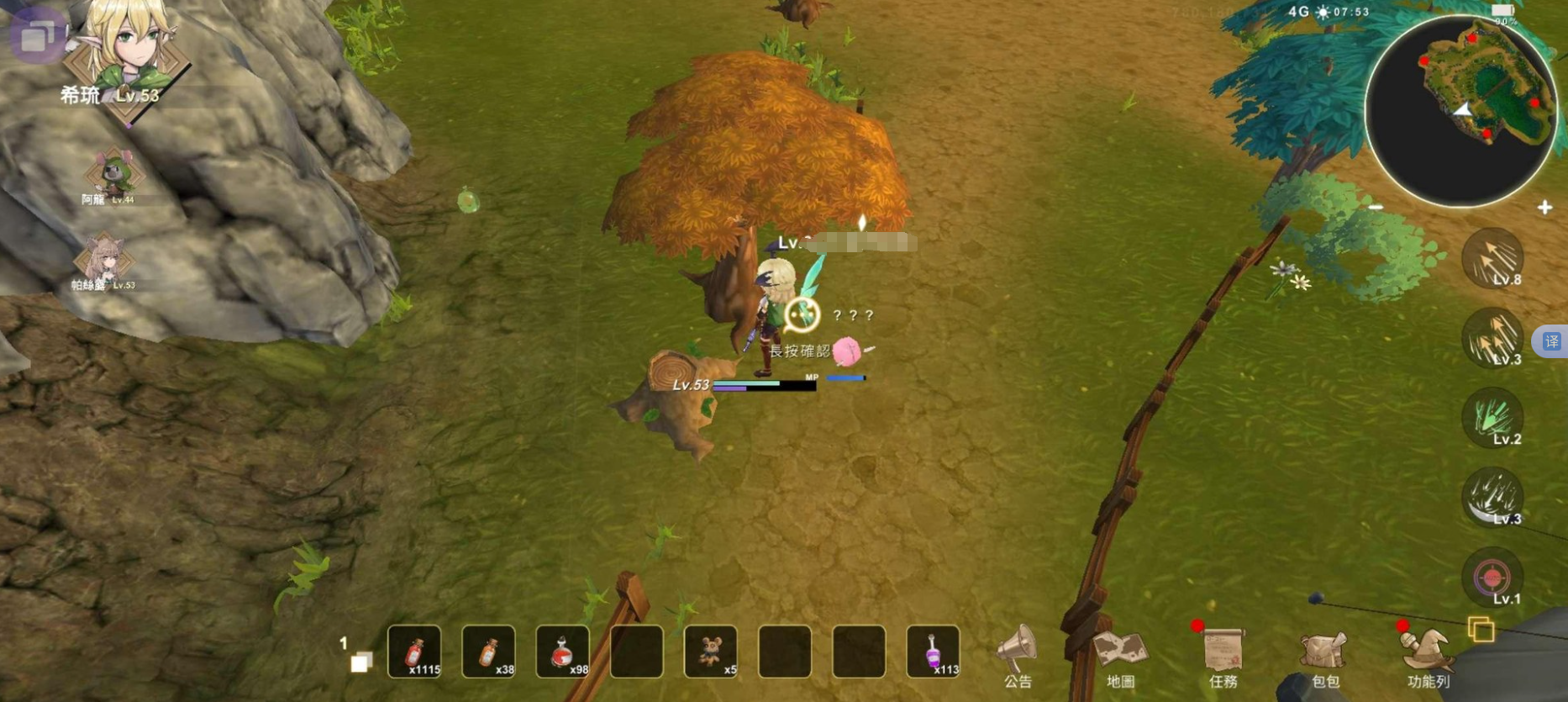Use the round red flask x98
Image resolution: width=1568 pixels, height=702 pixels.
pos(562,652)
